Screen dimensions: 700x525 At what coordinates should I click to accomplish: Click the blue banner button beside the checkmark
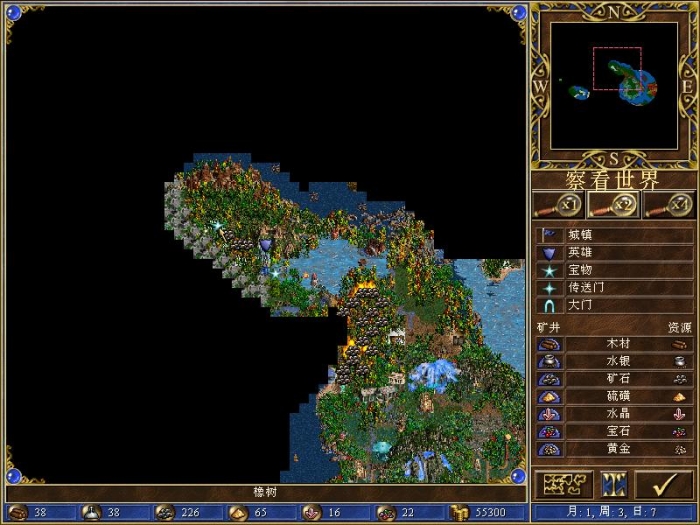[x=614, y=485]
